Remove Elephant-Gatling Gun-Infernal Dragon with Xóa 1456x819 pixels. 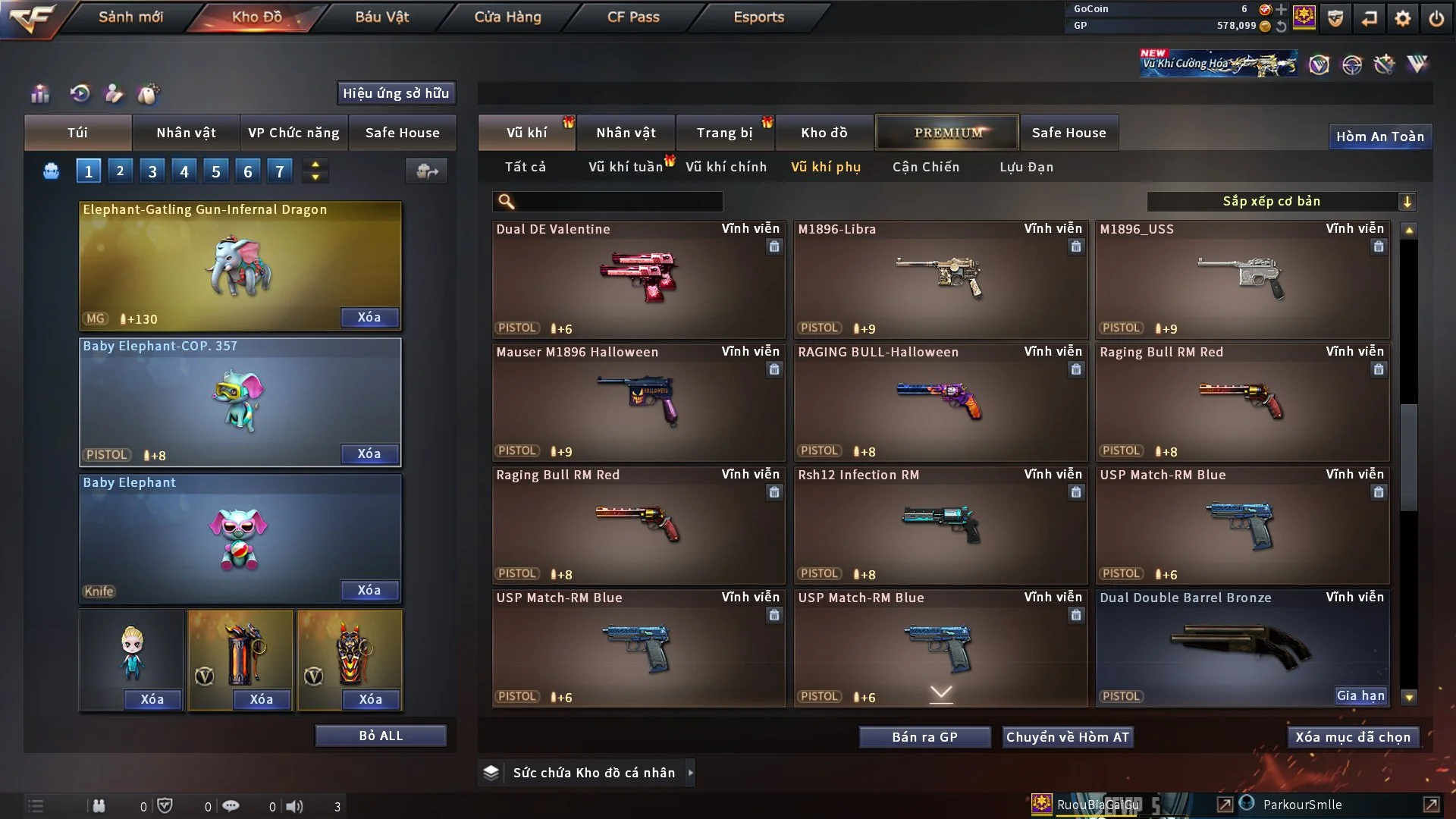pos(369,317)
